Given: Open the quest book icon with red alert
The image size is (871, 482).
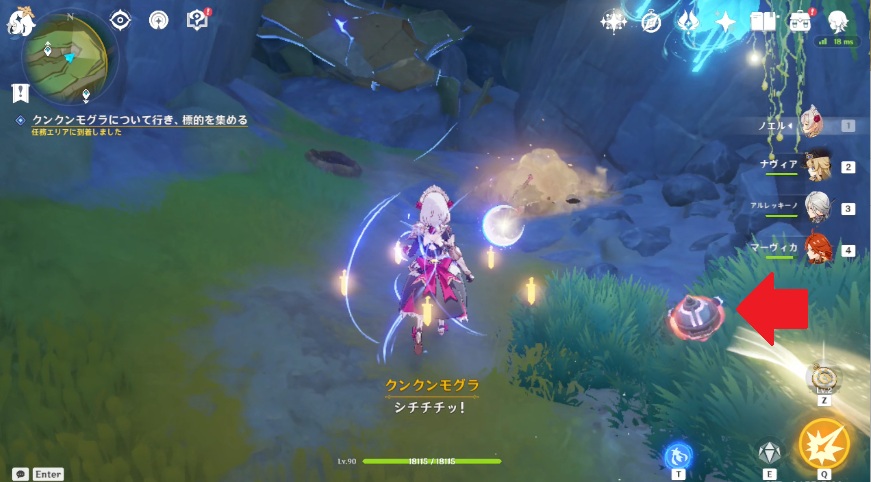Looking at the screenshot, I should [x=197, y=19].
